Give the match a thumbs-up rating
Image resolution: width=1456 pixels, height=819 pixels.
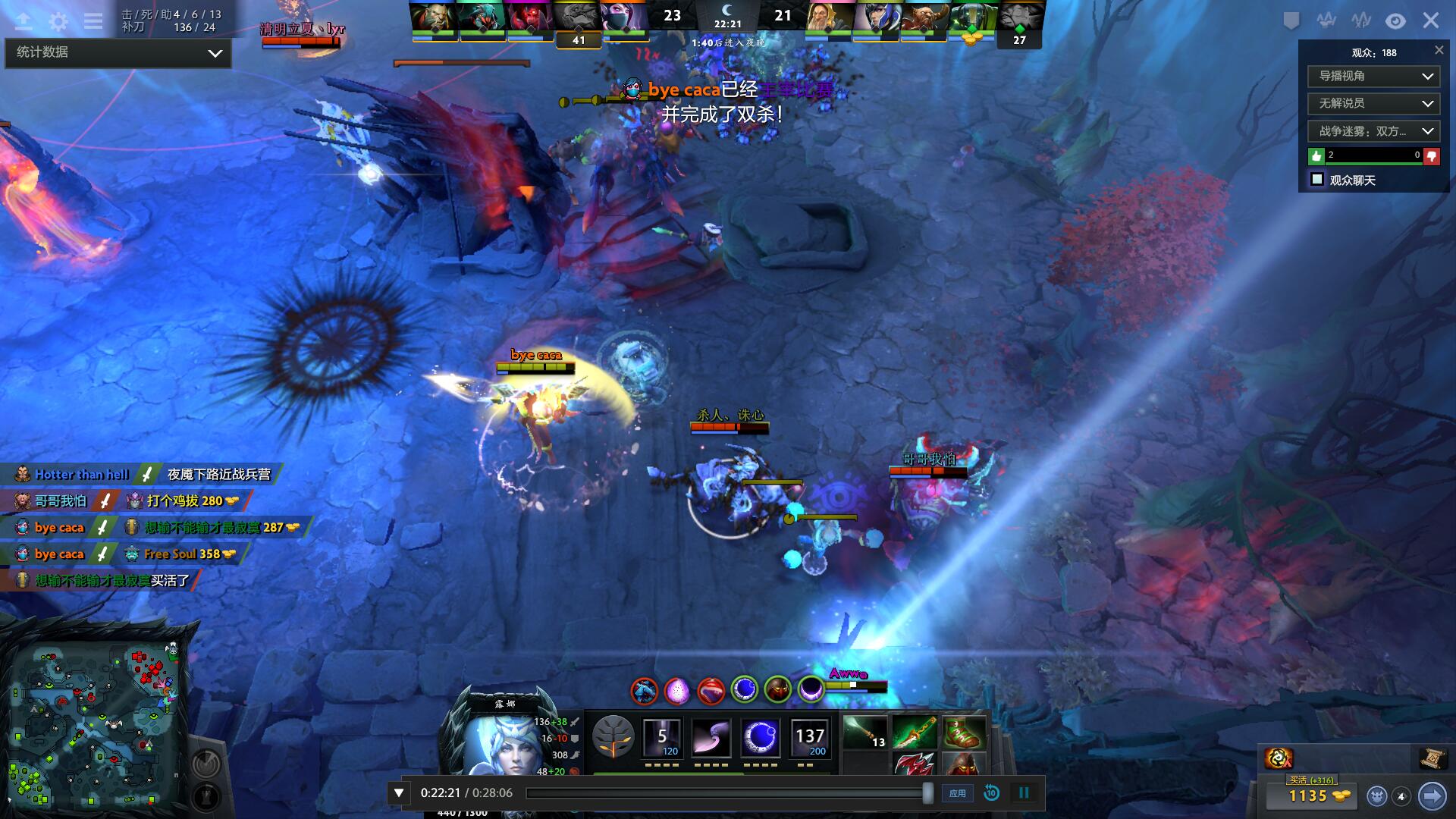tap(1316, 156)
